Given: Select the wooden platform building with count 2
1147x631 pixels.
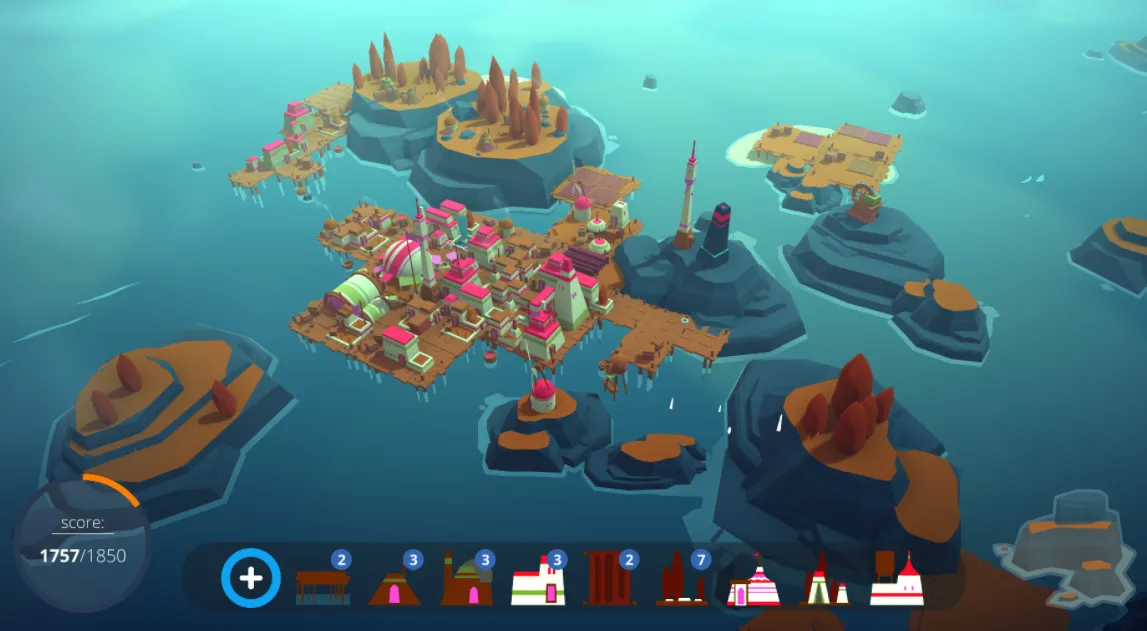Looking at the screenshot, I should point(323,584).
